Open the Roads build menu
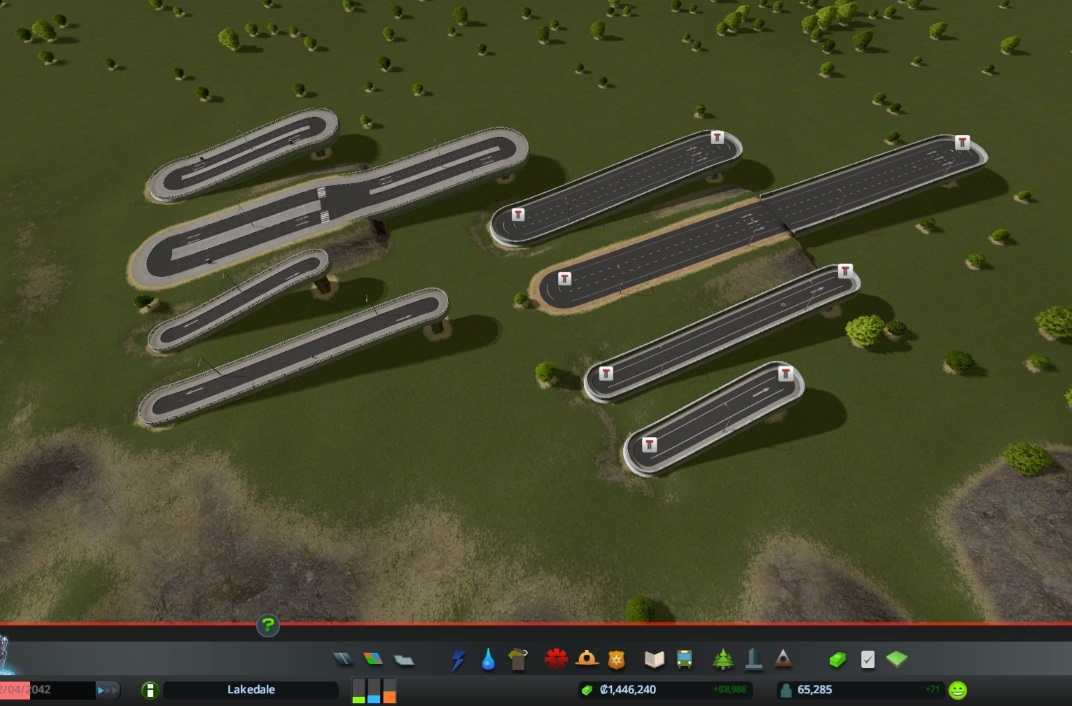The image size is (1072, 706). coord(343,659)
